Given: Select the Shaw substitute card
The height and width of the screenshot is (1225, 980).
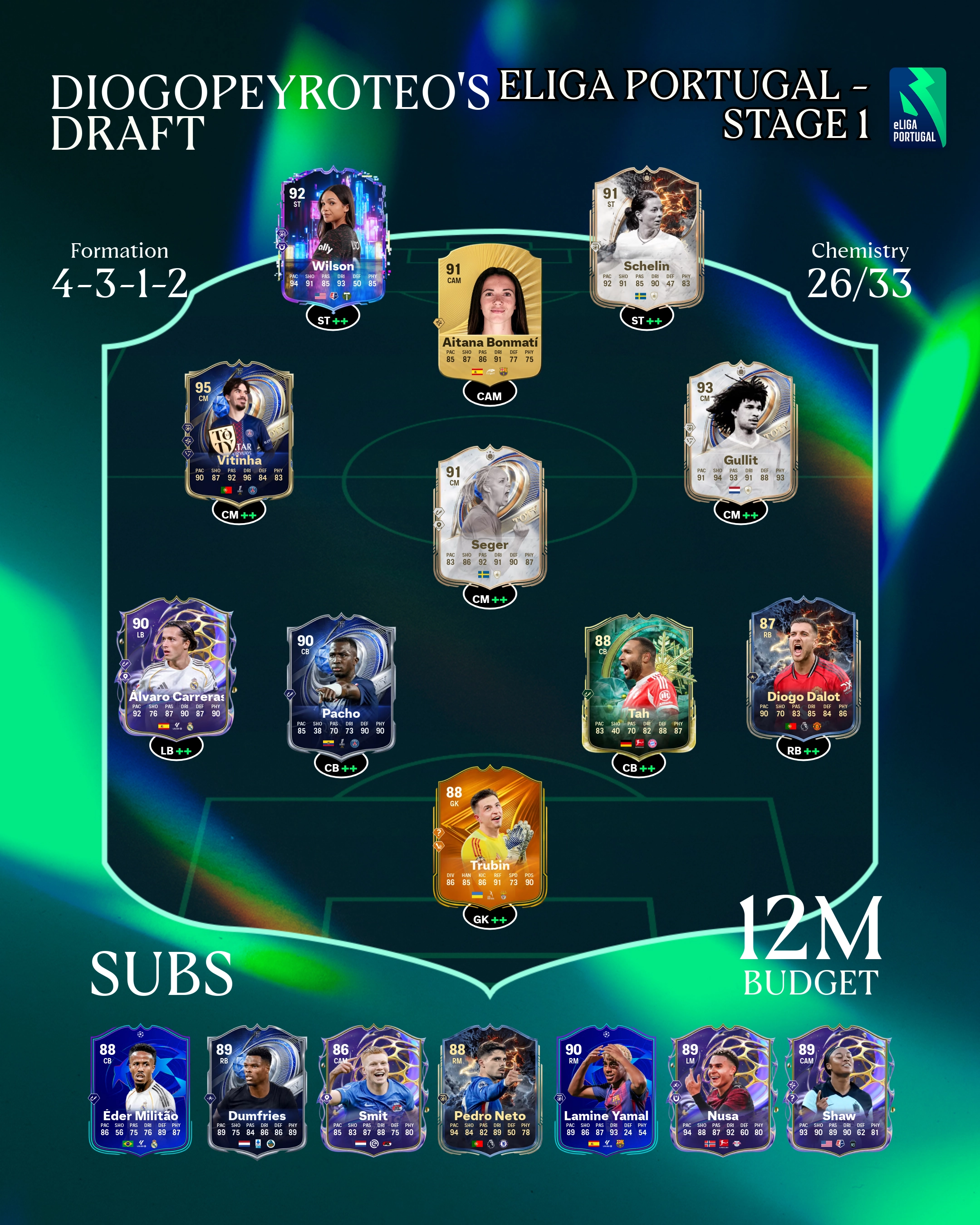Looking at the screenshot, I should tap(839, 1090).
